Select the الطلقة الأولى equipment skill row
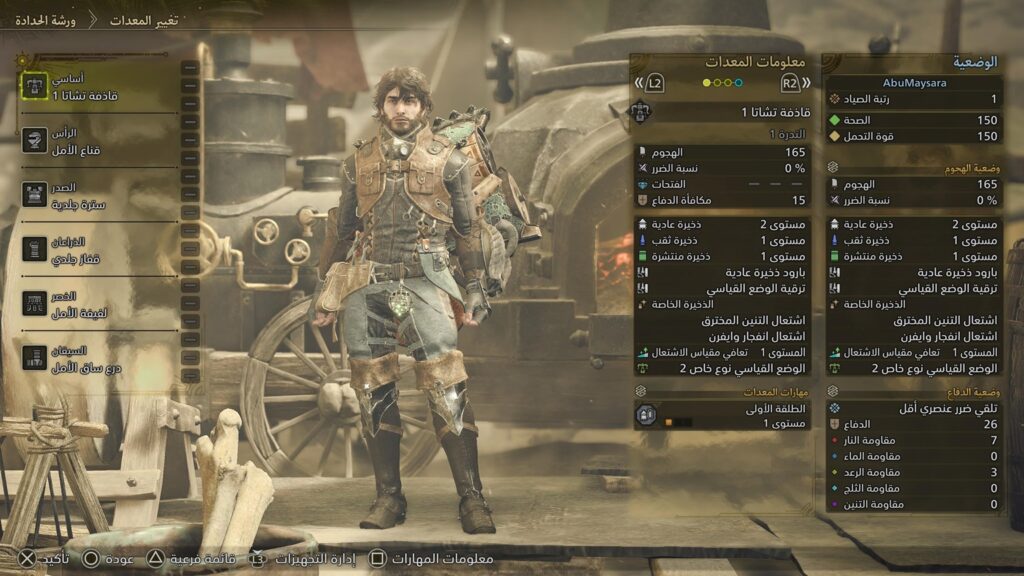Screen dimensions: 1024x576 pyautogui.click(x=722, y=415)
